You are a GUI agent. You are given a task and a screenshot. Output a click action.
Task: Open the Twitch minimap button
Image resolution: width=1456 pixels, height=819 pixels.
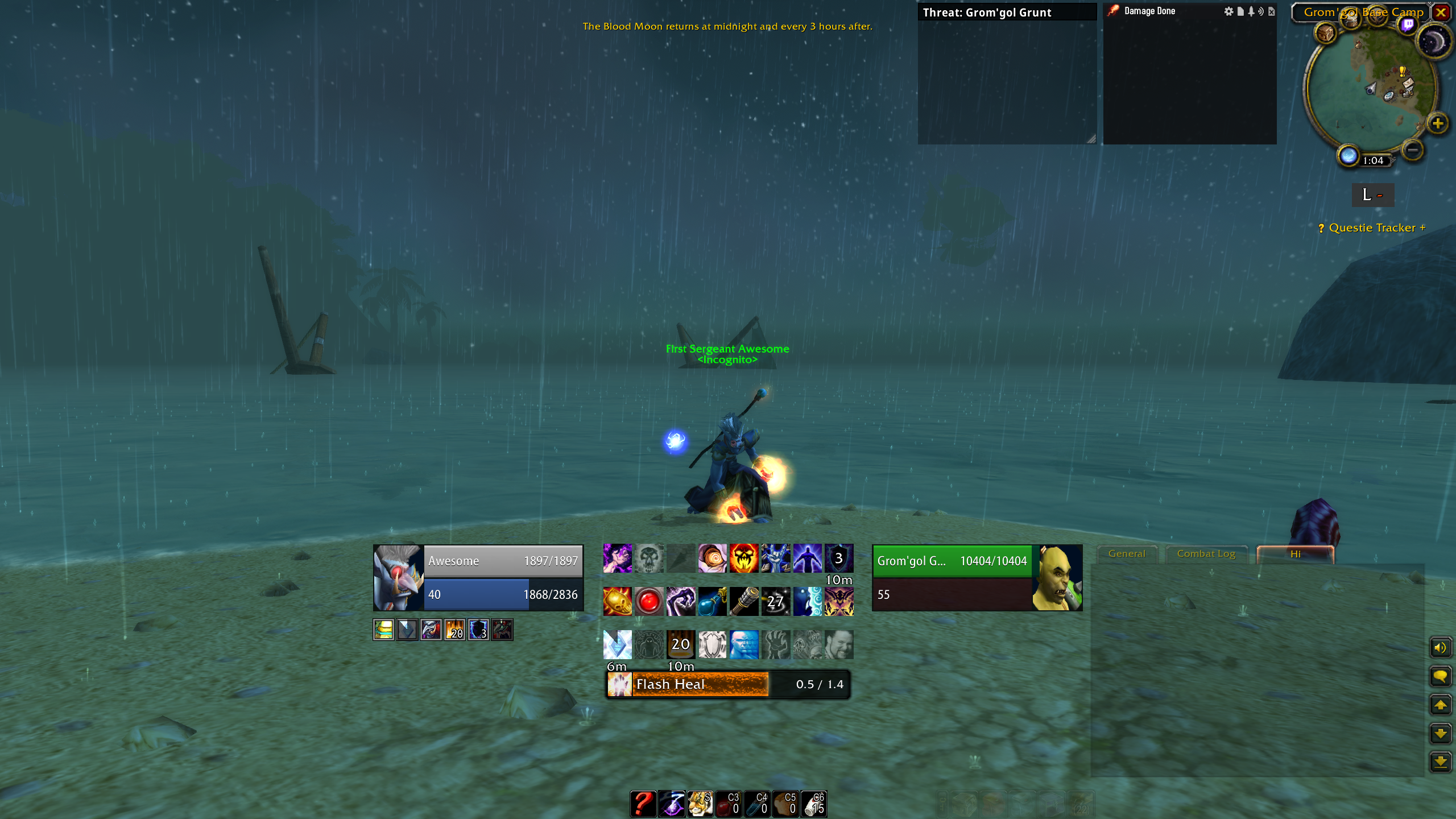[x=1408, y=24]
